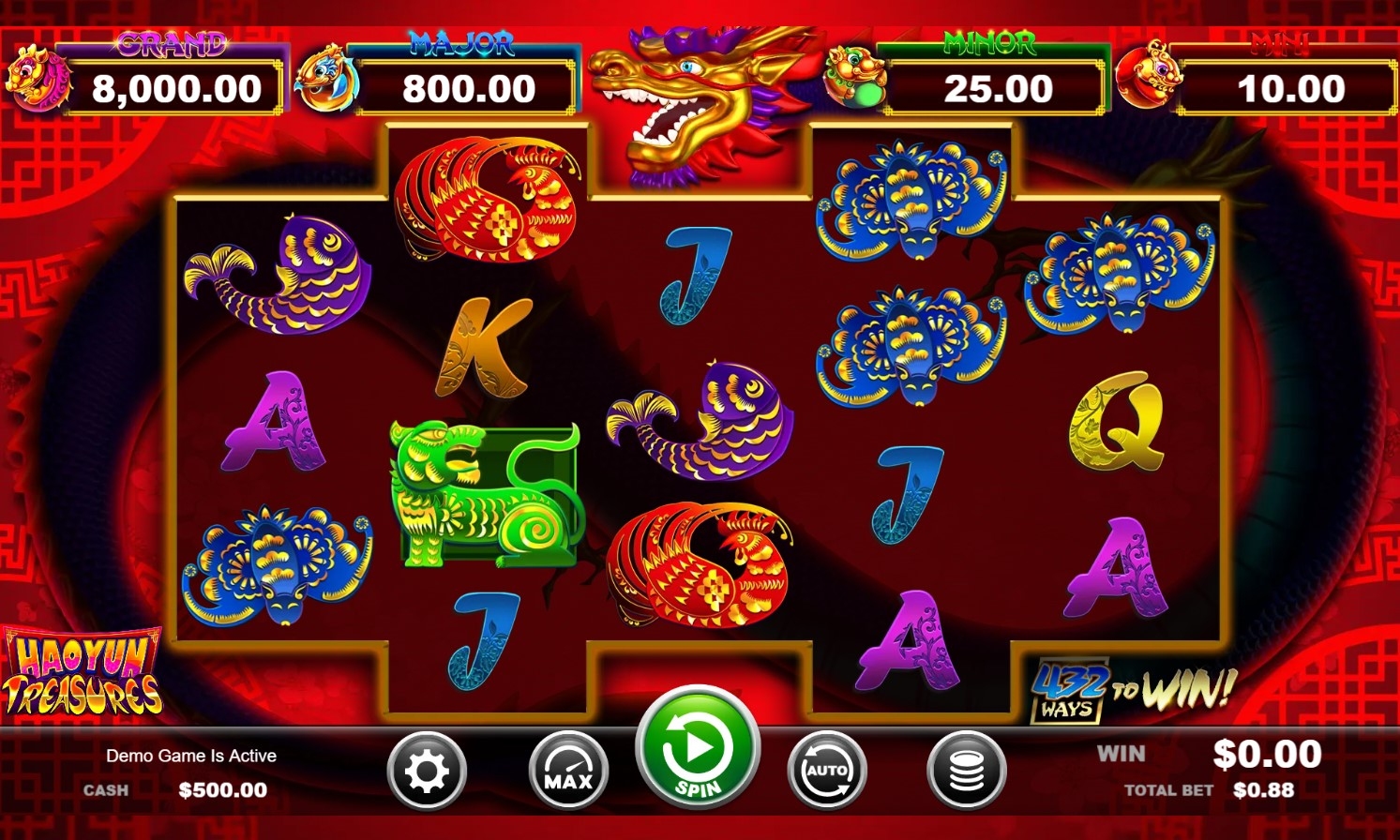This screenshot has height=840, width=1400.
Task: Spin the reels with the green SPIN button
Action: [697, 749]
